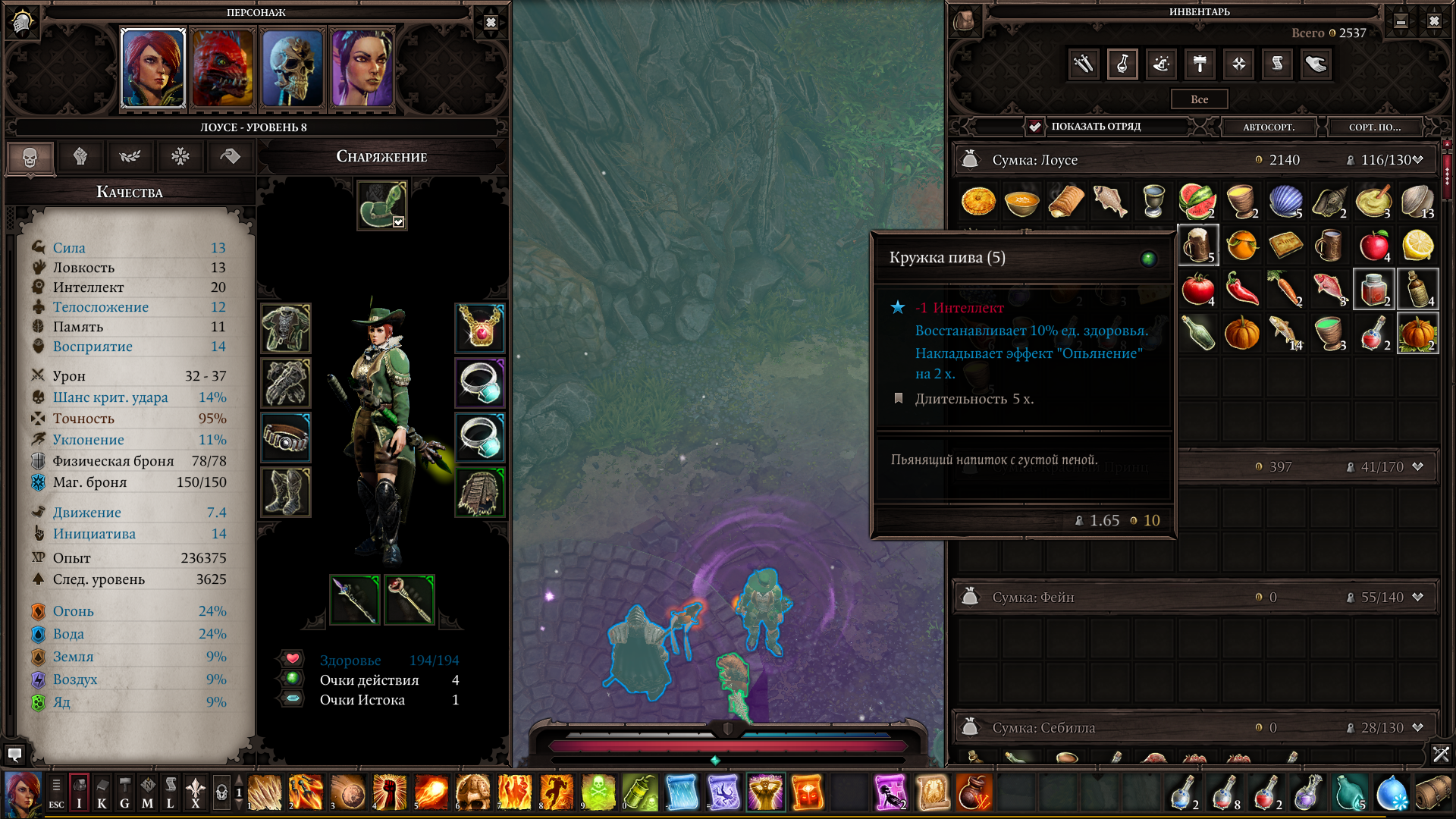Image resolution: width=1456 pixels, height=819 pixels.
Task: Minimize the inventory window
Action: [x=1401, y=21]
